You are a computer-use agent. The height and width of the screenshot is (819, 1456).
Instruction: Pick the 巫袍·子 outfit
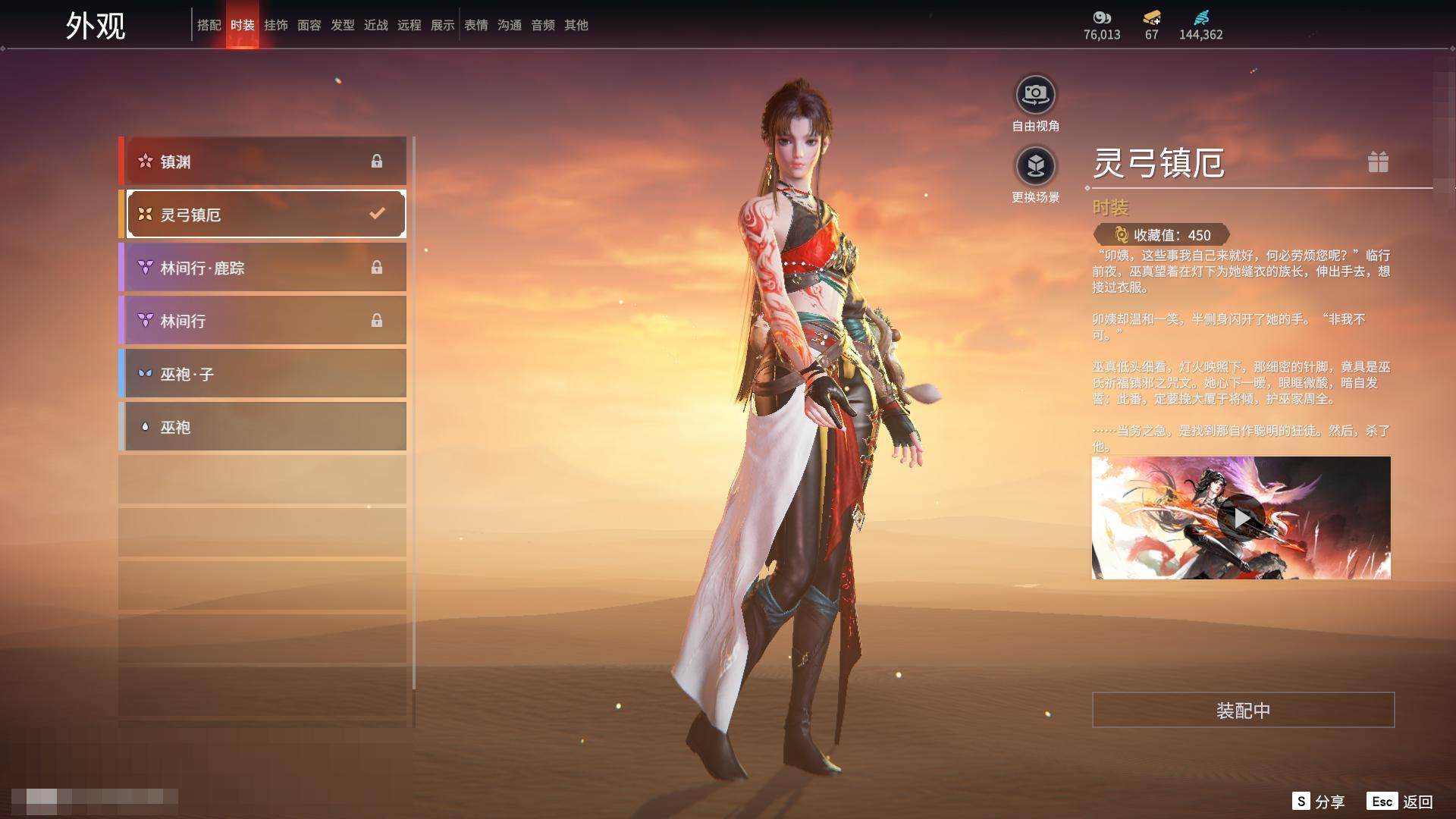tap(264, 374)
